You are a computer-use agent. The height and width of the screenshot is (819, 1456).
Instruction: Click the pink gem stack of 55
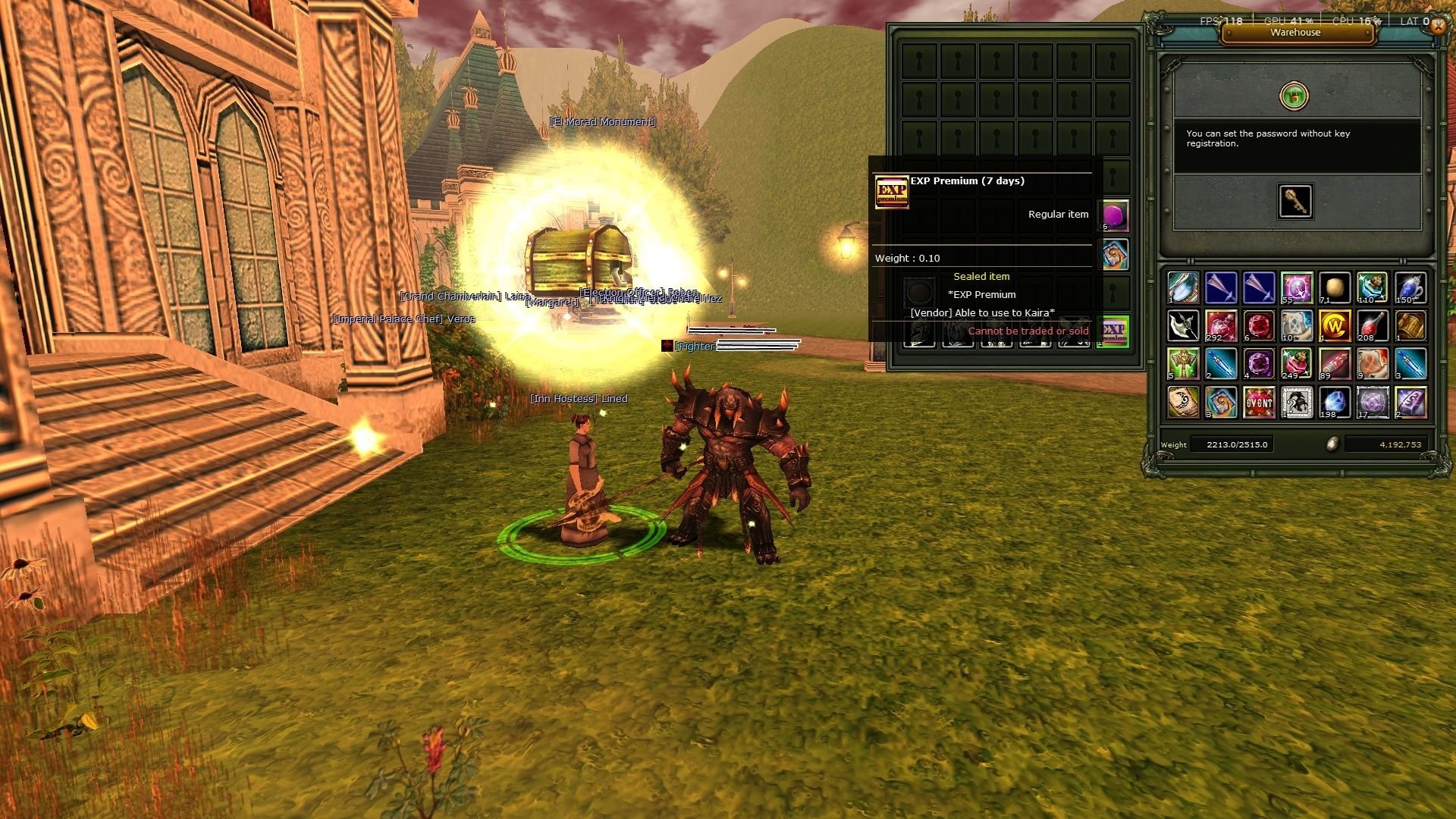tap(1297, 288)
